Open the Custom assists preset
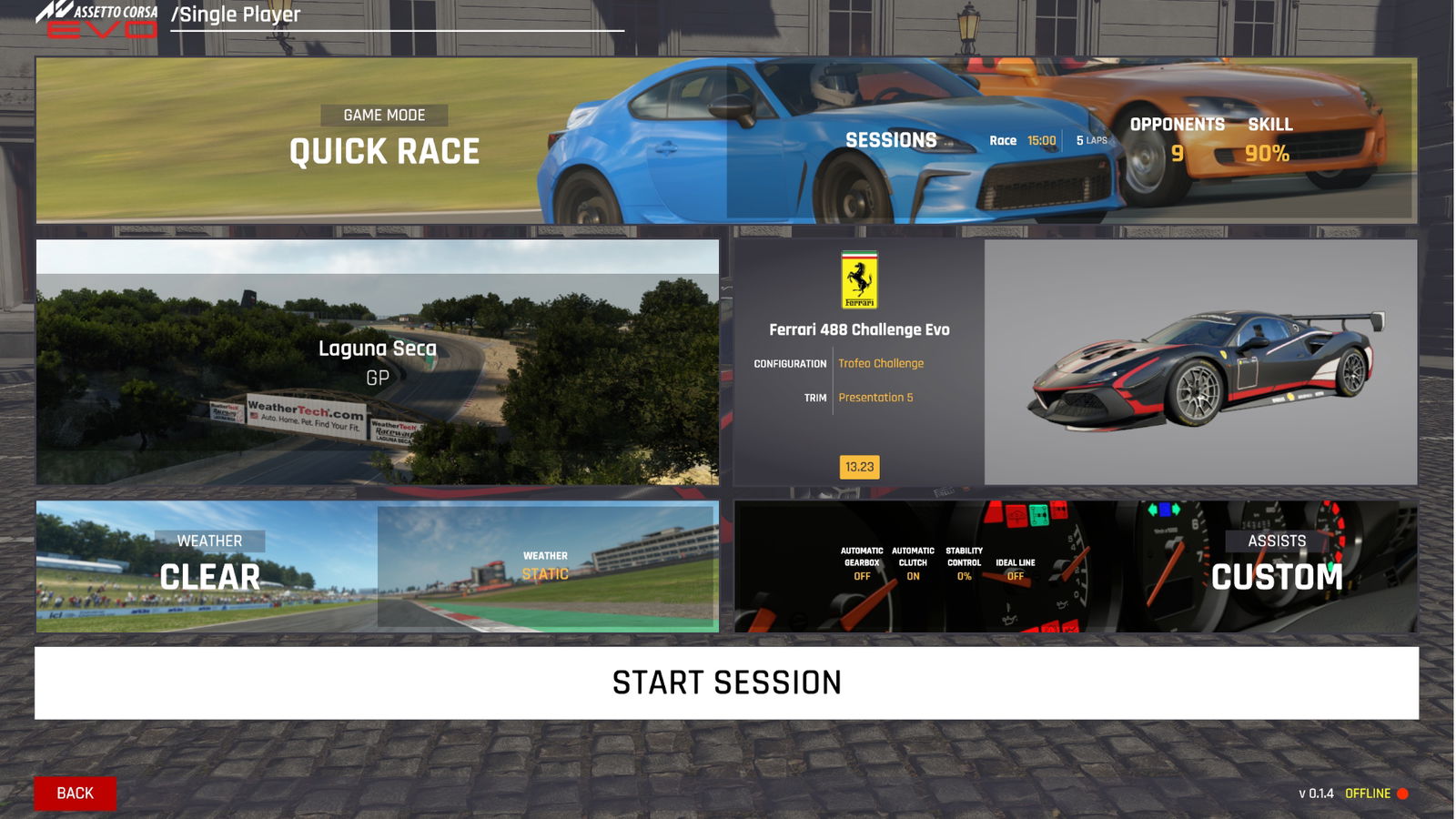Screen dimensions: 1456x819 tap(1276, 566)
